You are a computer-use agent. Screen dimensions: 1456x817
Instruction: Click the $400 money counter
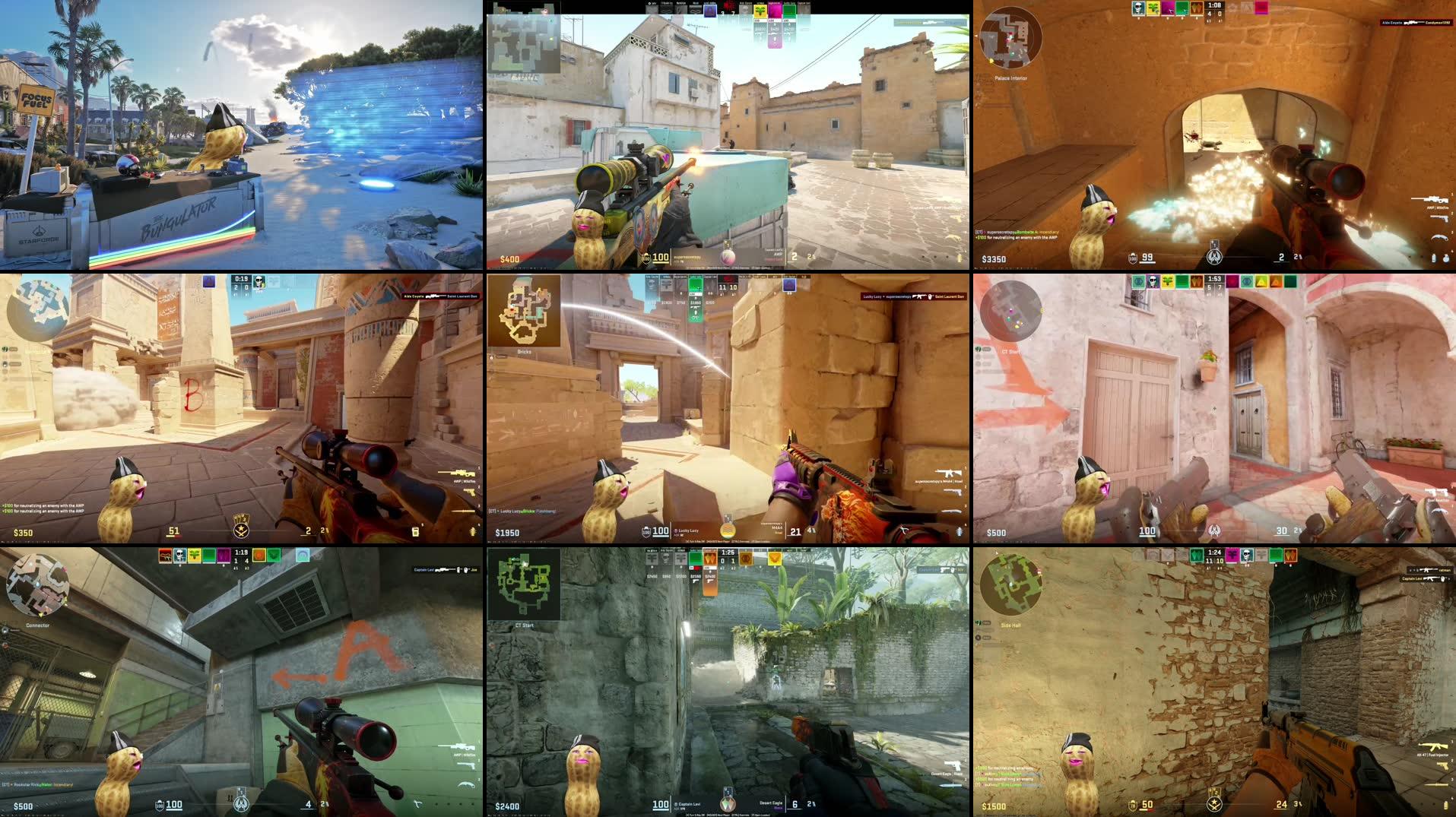pos(511,258)
